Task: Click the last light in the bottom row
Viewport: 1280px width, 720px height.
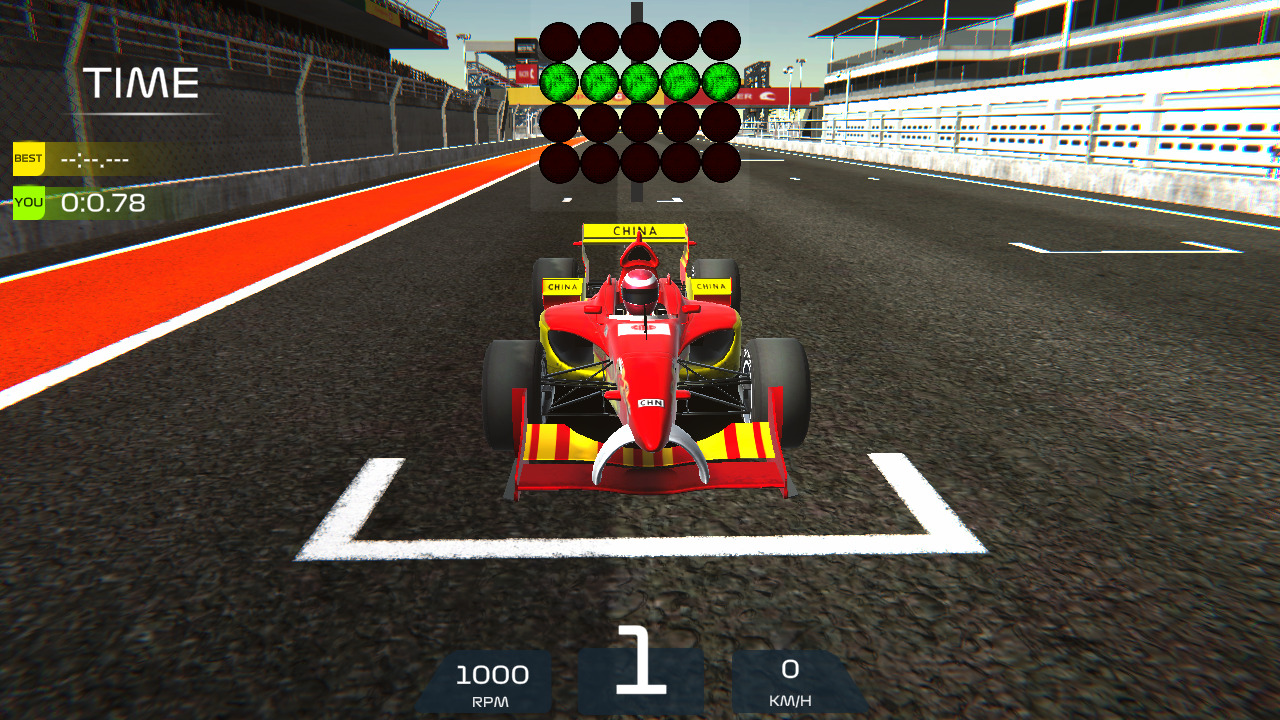Action: point(722,162)
